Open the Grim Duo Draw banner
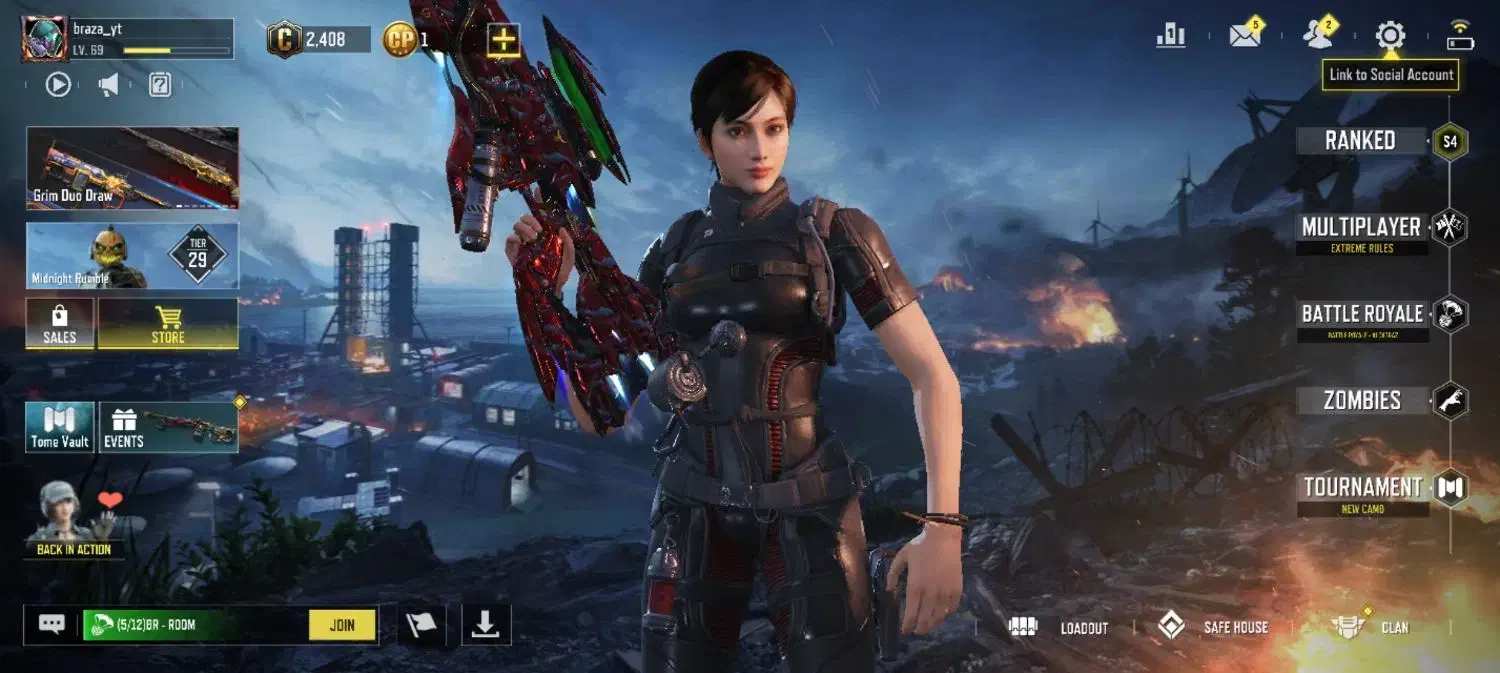The height and width of the screenshot is (673, 1500). [x=133, y=168]
